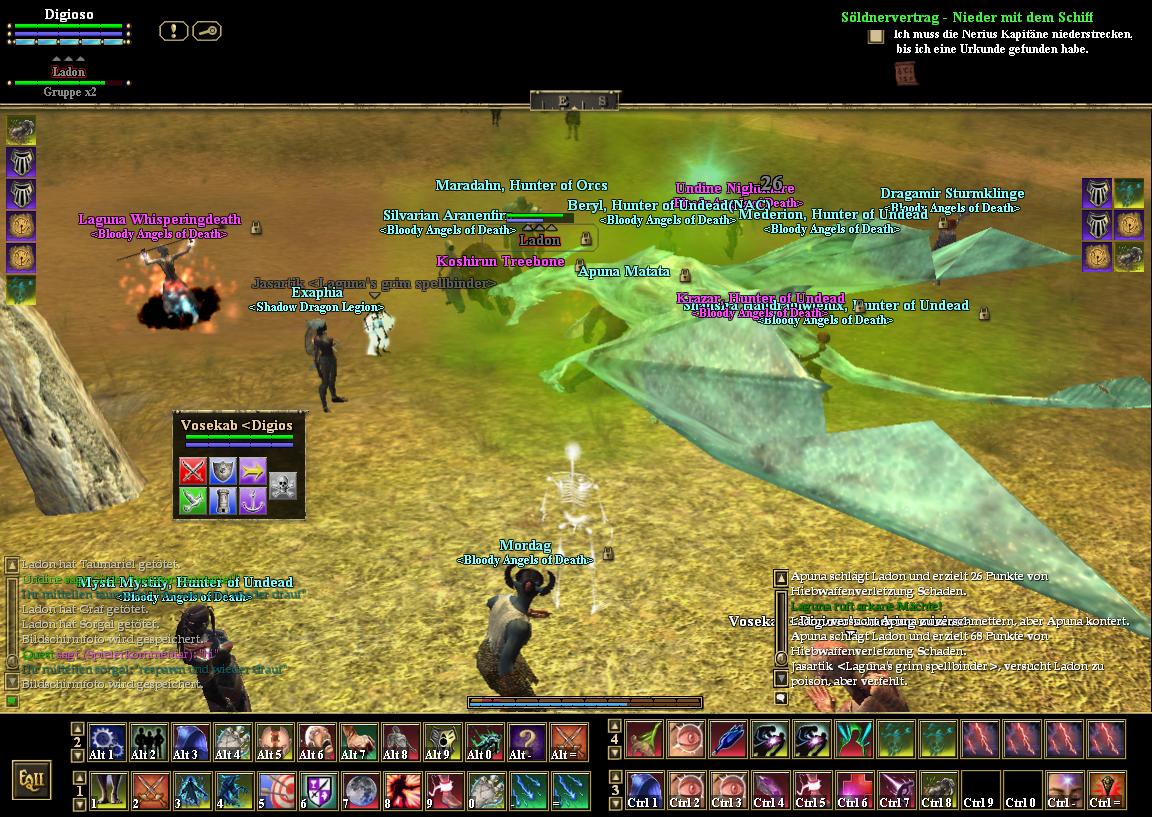Order pet to attack with crossed swords
The image size is (1152, 817).
pos(193,470)
